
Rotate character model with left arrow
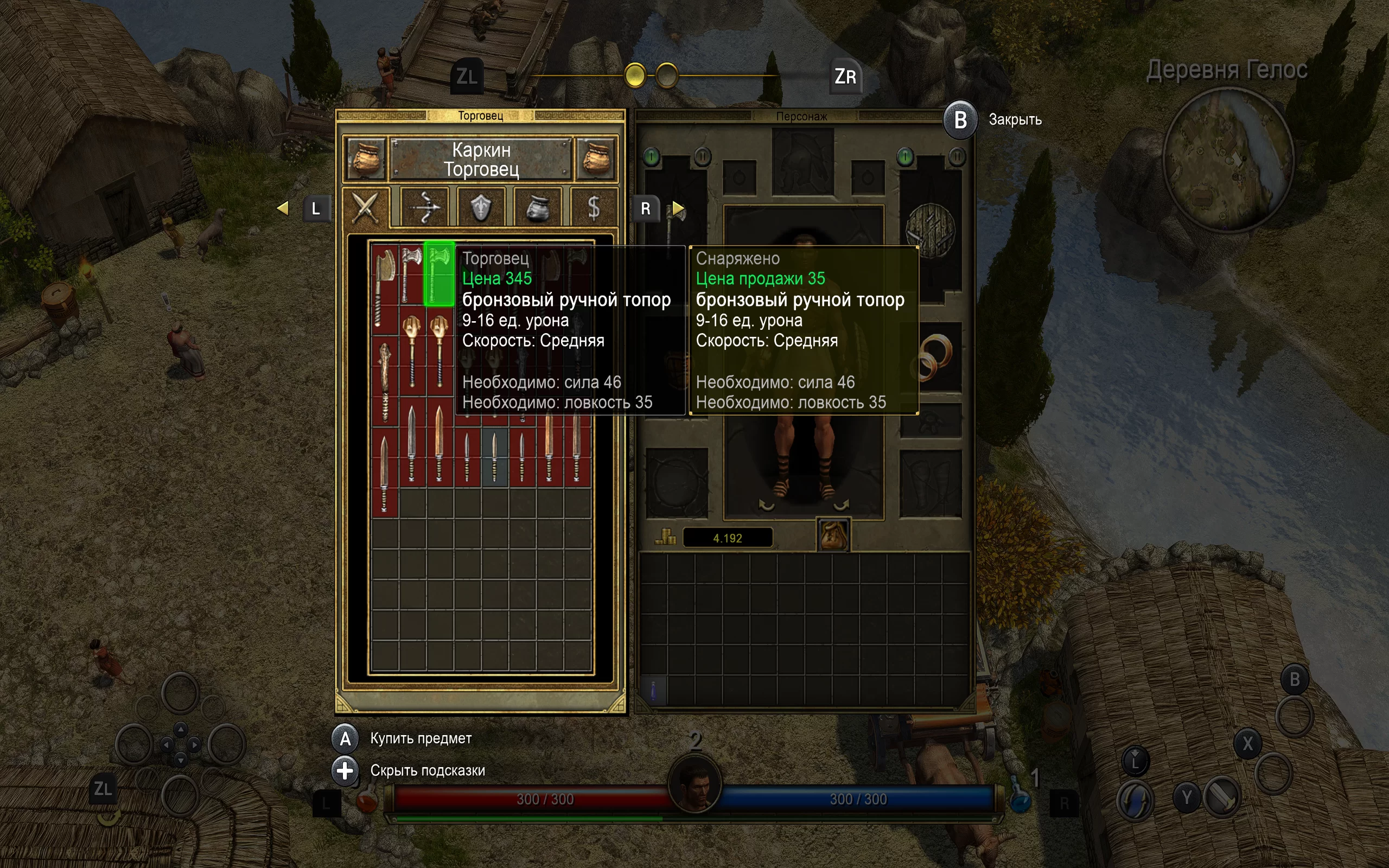(x=766, y=505)
